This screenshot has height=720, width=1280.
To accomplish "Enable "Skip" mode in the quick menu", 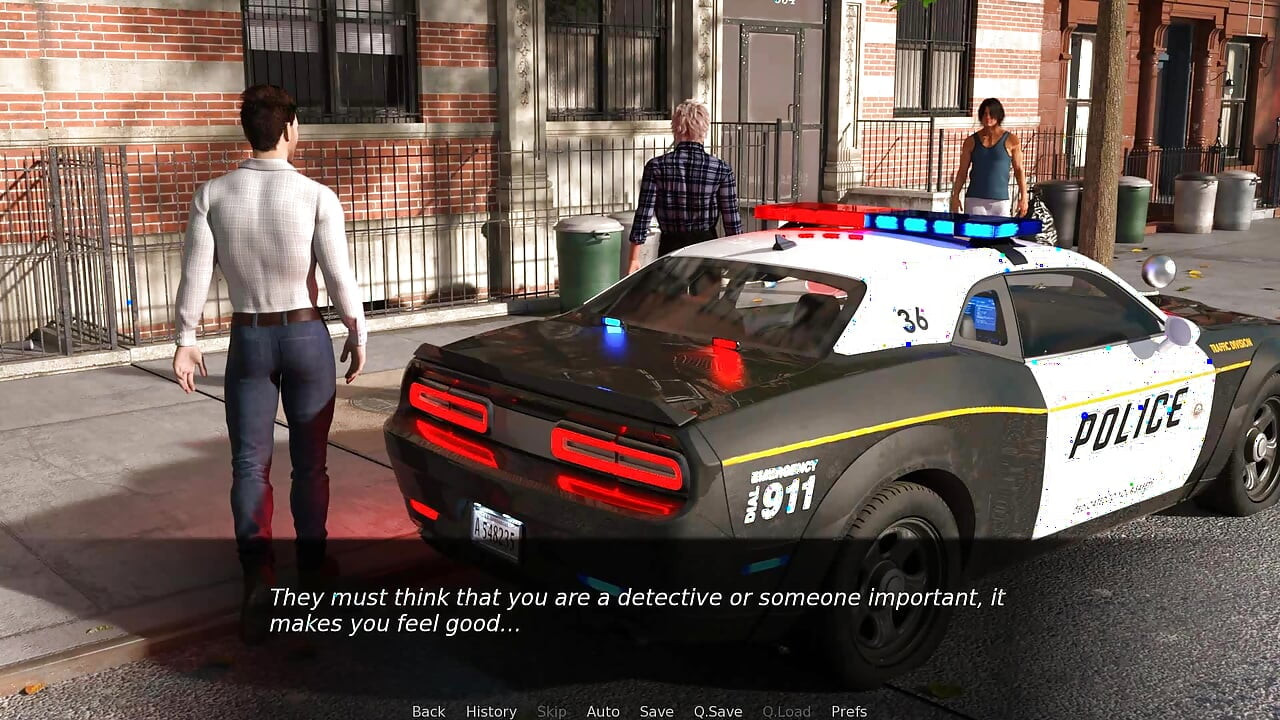I will 553,711.
